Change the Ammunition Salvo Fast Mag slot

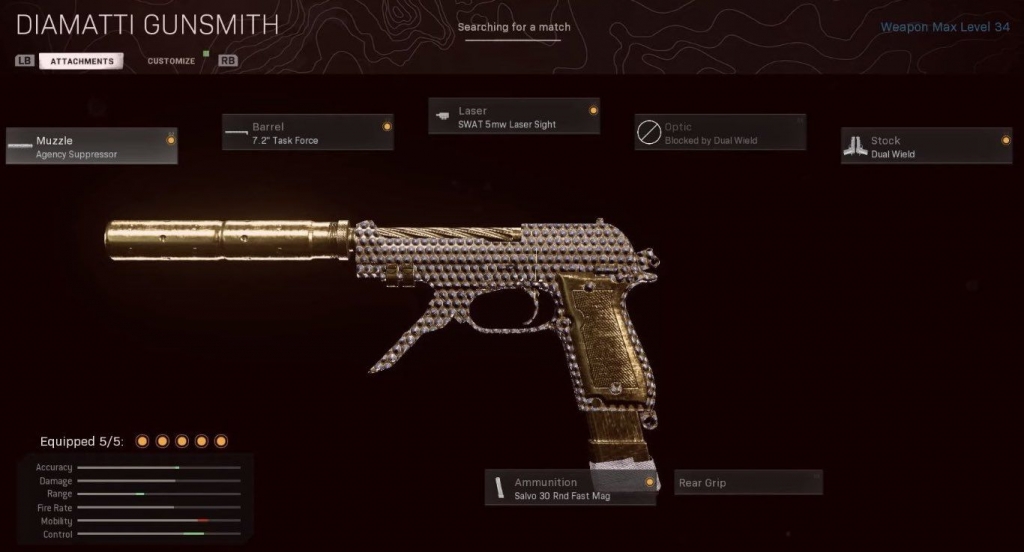pos(571,488)
